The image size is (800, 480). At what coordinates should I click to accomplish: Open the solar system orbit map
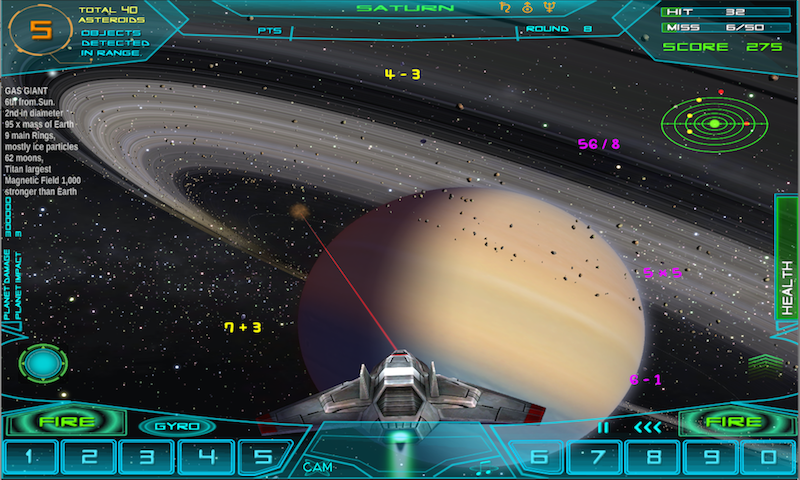point(715,123)
